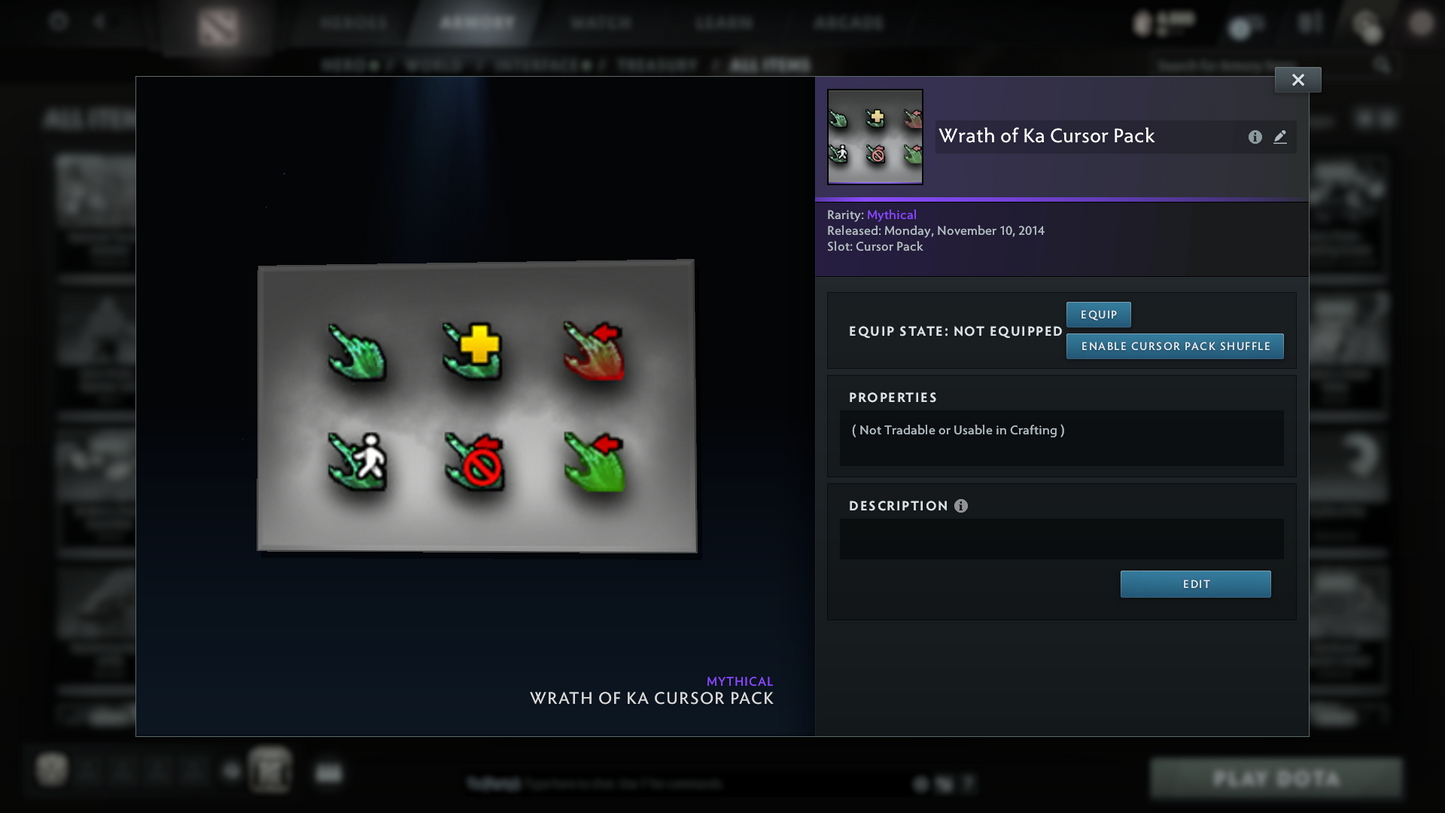Switch to the WATCH tab
This screenshot has height=813, width=1445.
pos(600,21)
